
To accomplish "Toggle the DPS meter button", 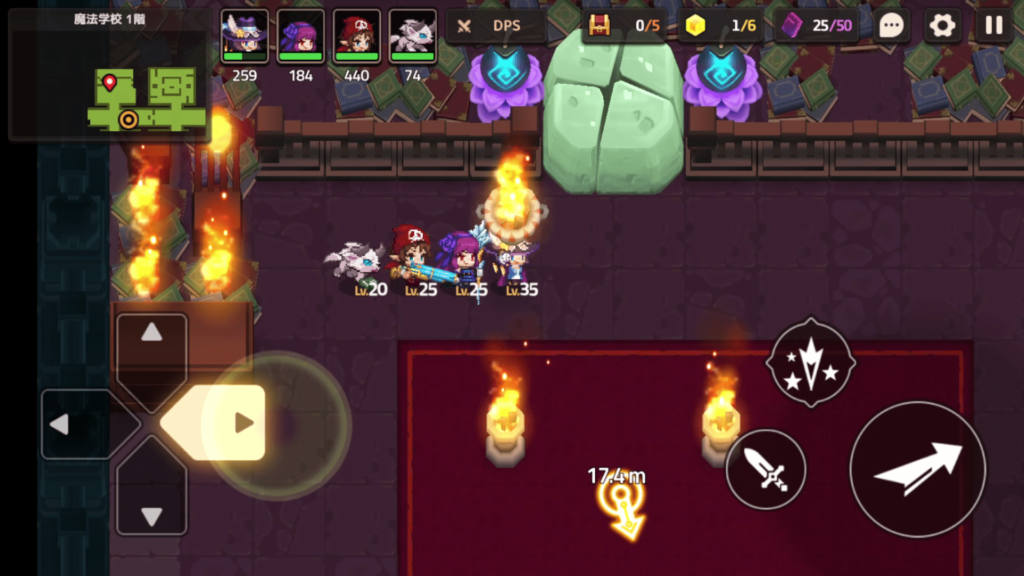I will coord(496,26).
